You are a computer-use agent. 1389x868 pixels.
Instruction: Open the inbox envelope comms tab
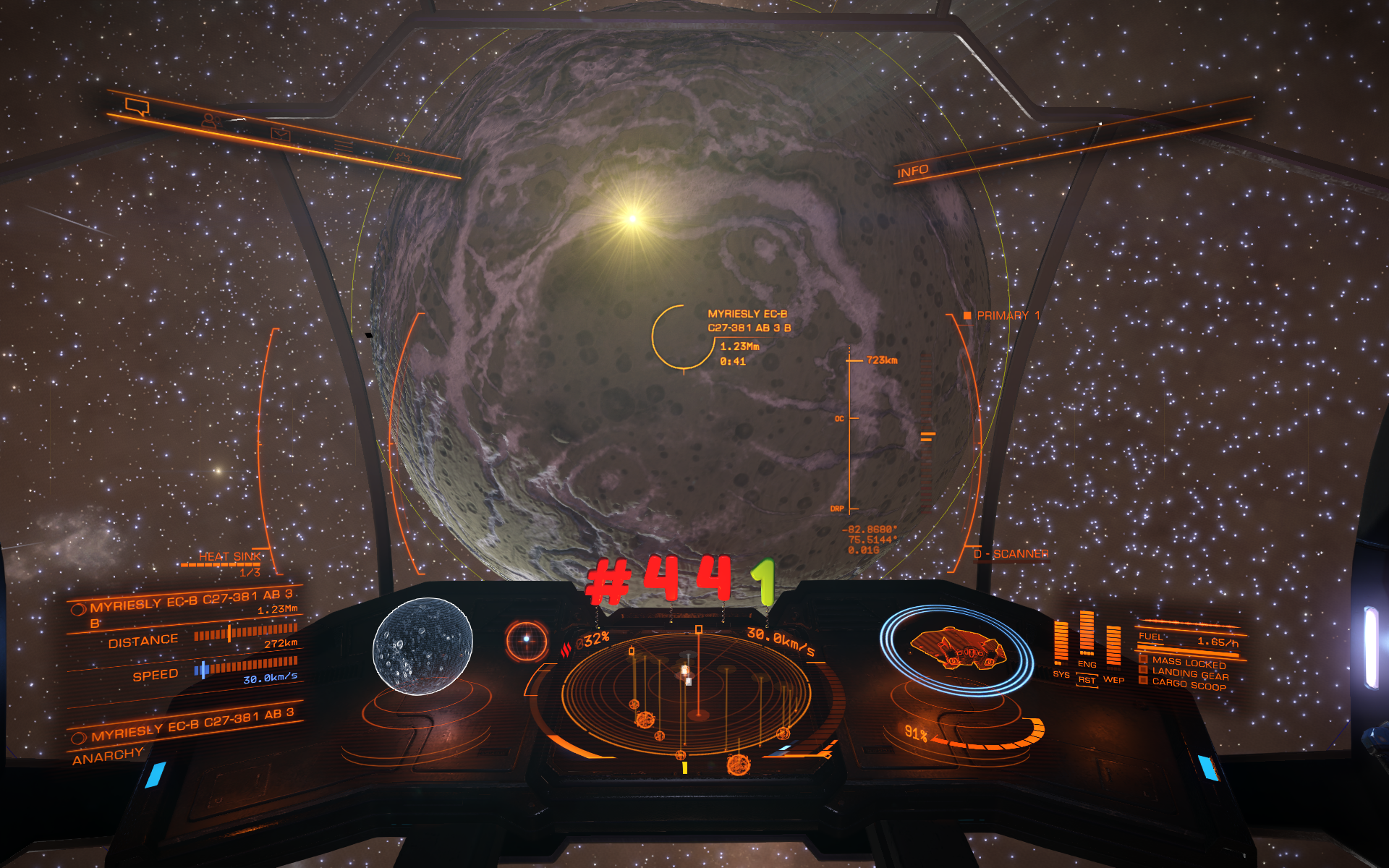tap(280, 134)
